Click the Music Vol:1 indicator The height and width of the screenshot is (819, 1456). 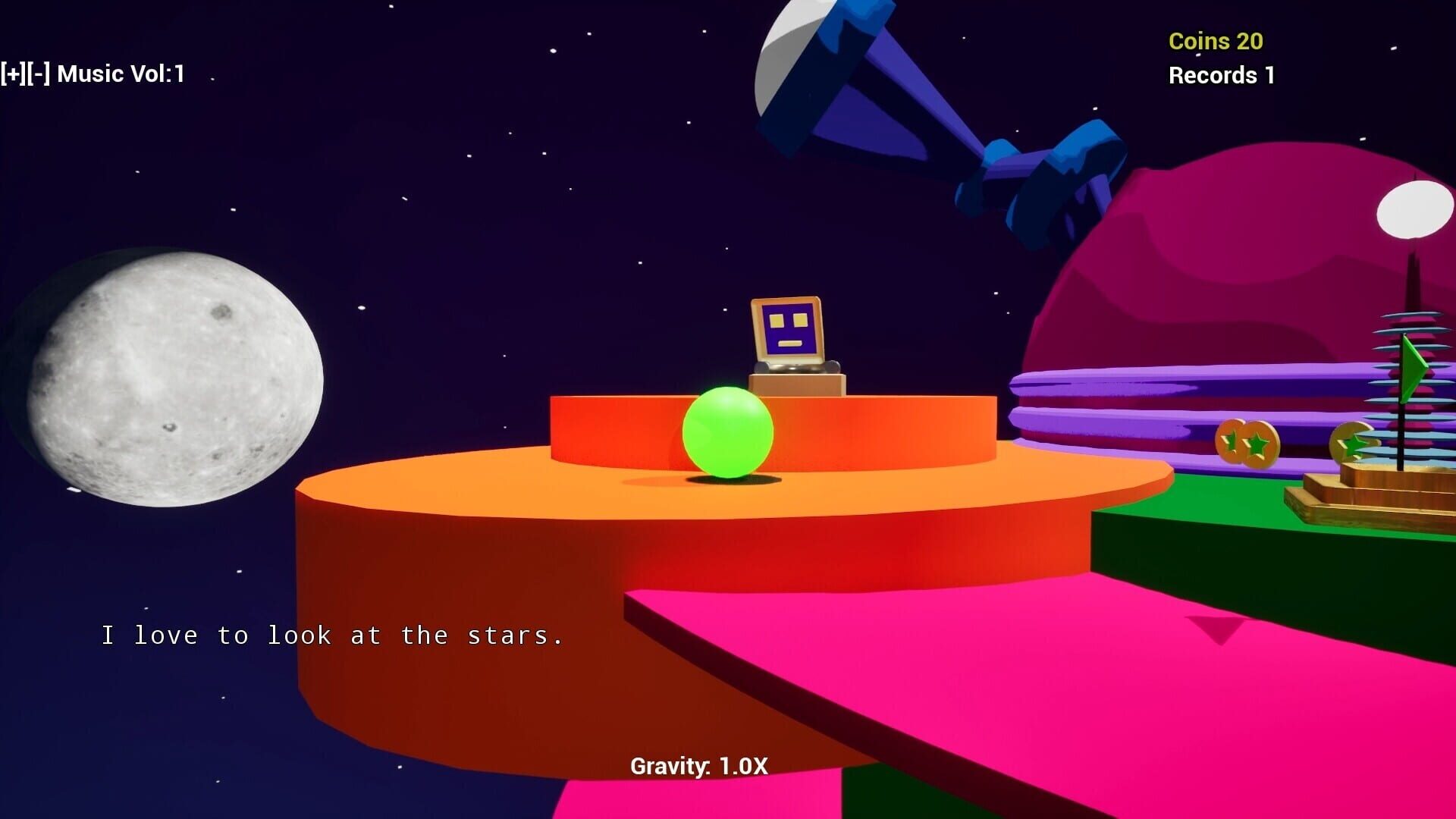tap(121, 73)
